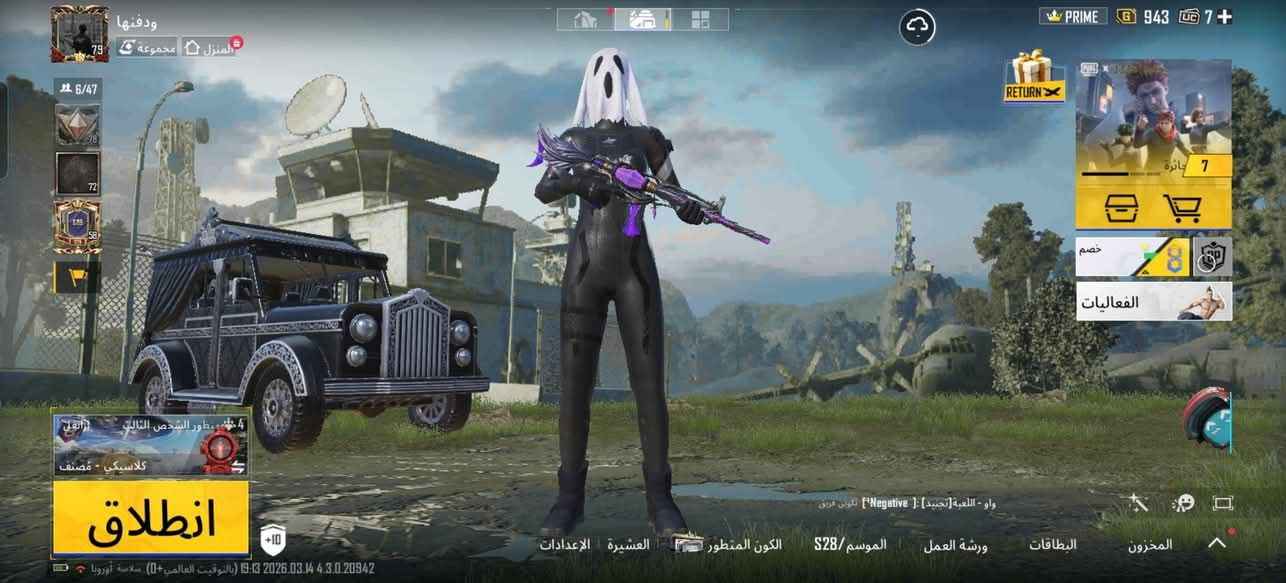Viewport: 1286px width, 583px height.
Task: Open the friends list 6/47
Action: pyautogui.click(x=78, y=89)
